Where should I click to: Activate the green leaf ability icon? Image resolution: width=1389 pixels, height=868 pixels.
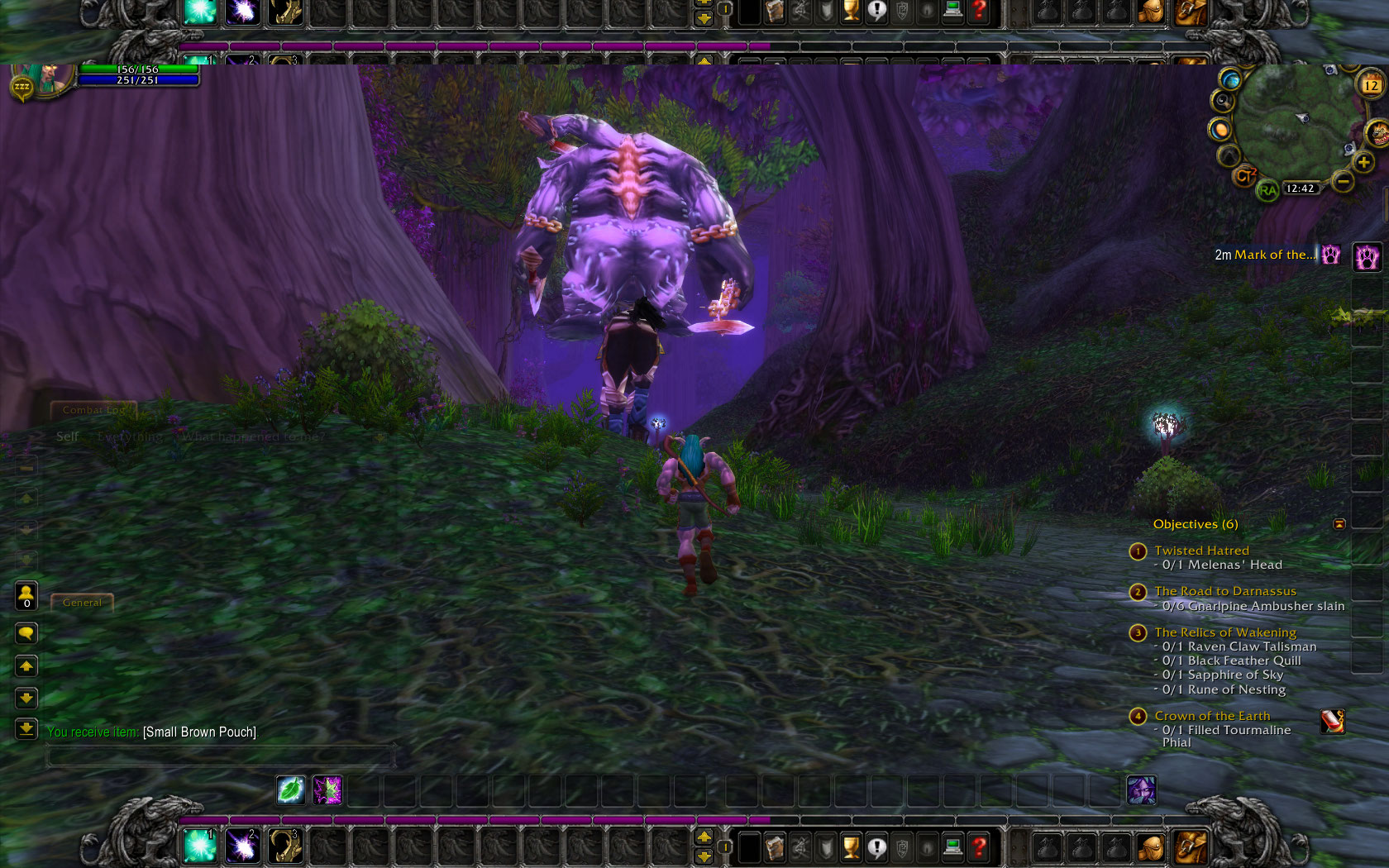(x=291, y=790)
